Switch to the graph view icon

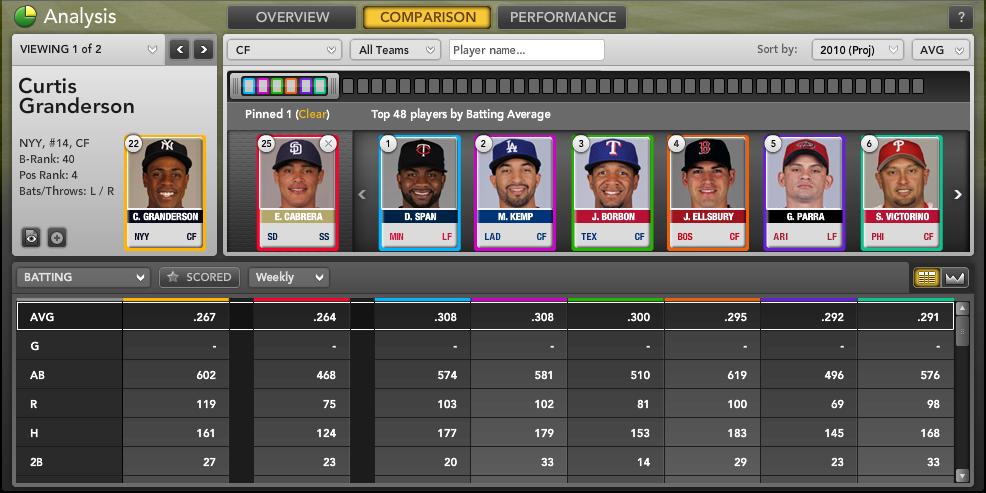(x=954, y=277)
